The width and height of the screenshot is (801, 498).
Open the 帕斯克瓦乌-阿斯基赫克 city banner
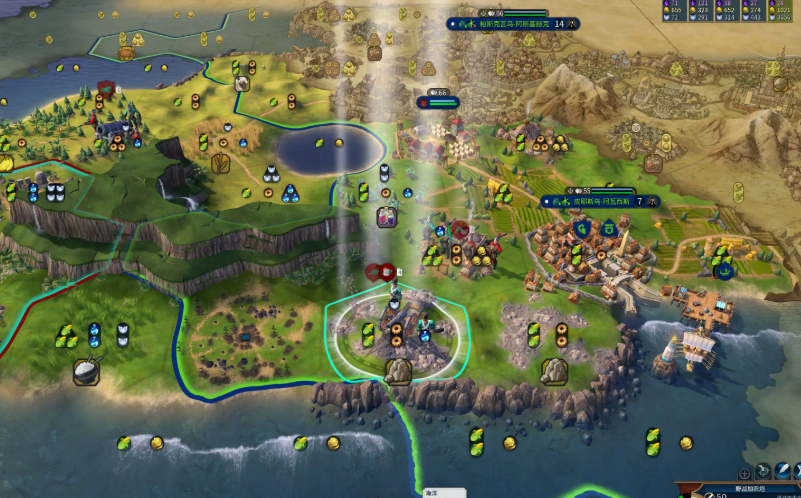pos(512,23)
